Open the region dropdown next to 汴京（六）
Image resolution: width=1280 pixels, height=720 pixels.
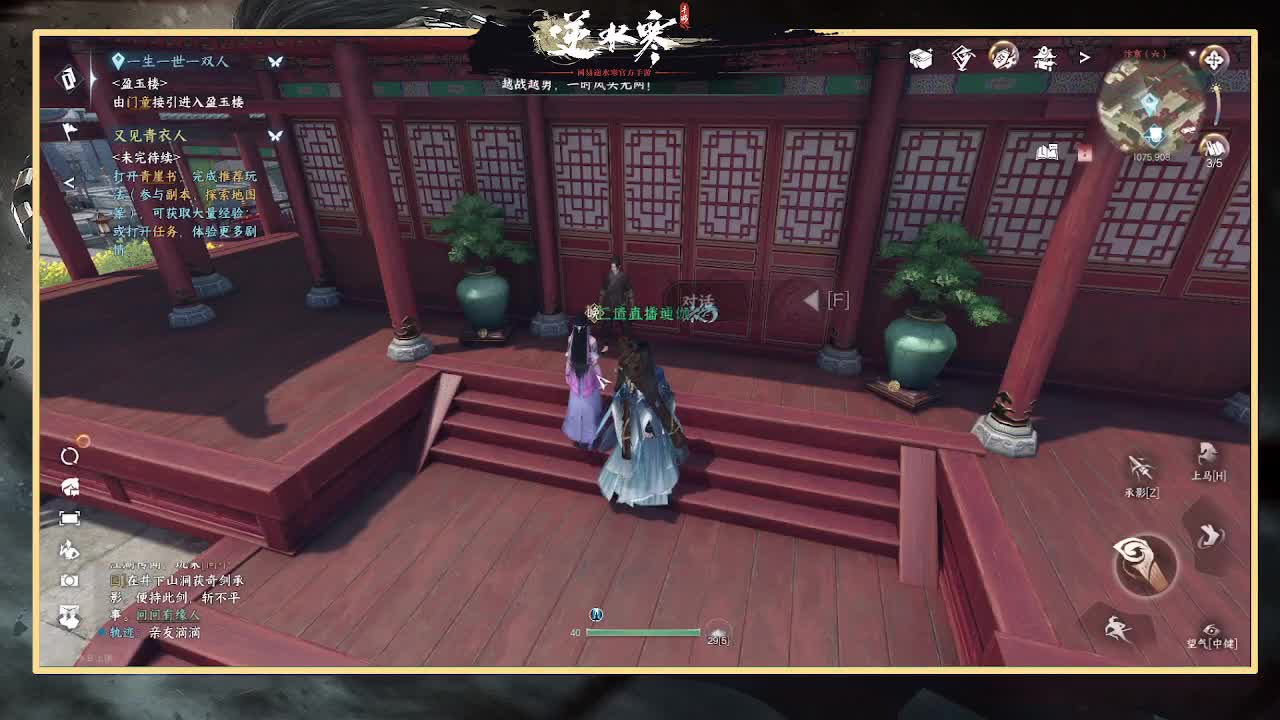[x=1192, y=51]
